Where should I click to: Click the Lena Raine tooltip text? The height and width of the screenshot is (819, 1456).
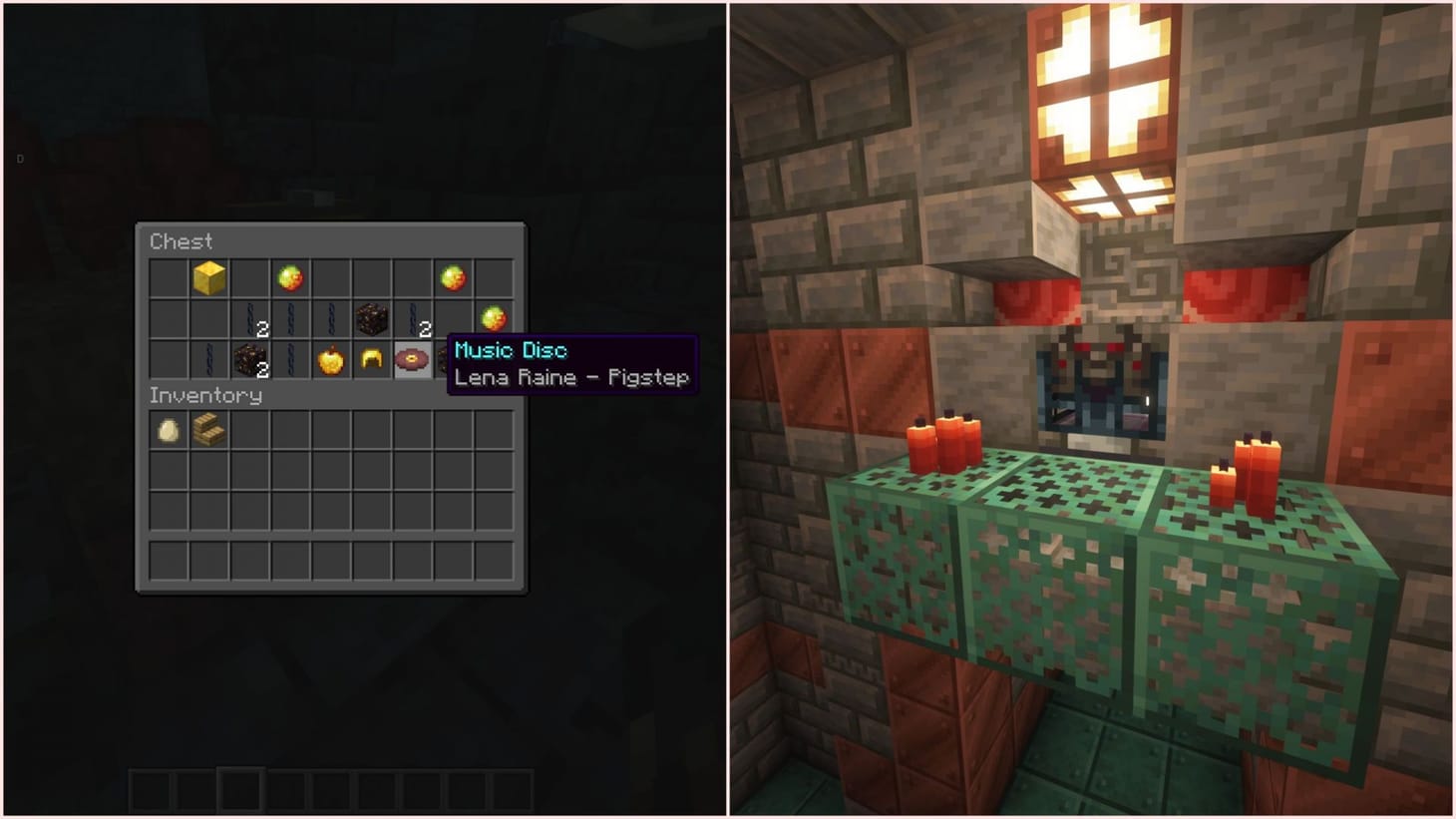click(x=571, y=377)
